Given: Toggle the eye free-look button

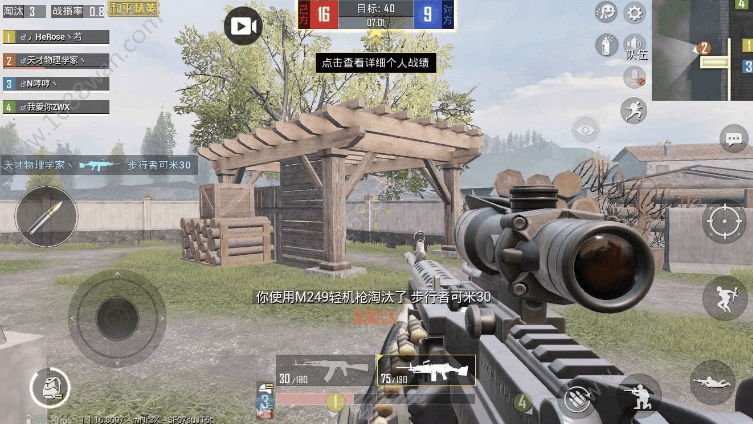Looking at the screenshot, I should [585, 128].
